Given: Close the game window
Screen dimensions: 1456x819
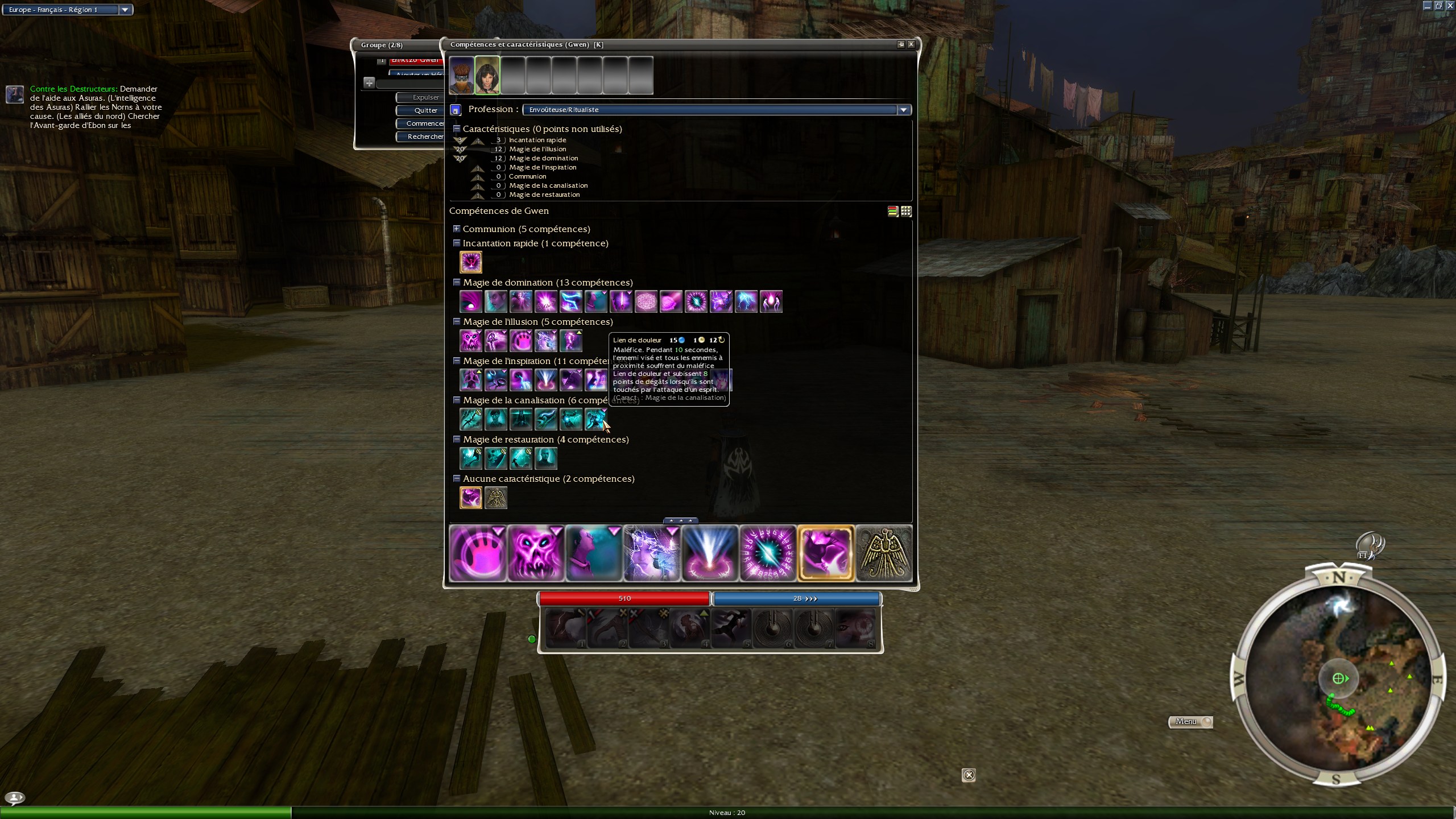Looking at the screenshot, I should [1450, 6].
